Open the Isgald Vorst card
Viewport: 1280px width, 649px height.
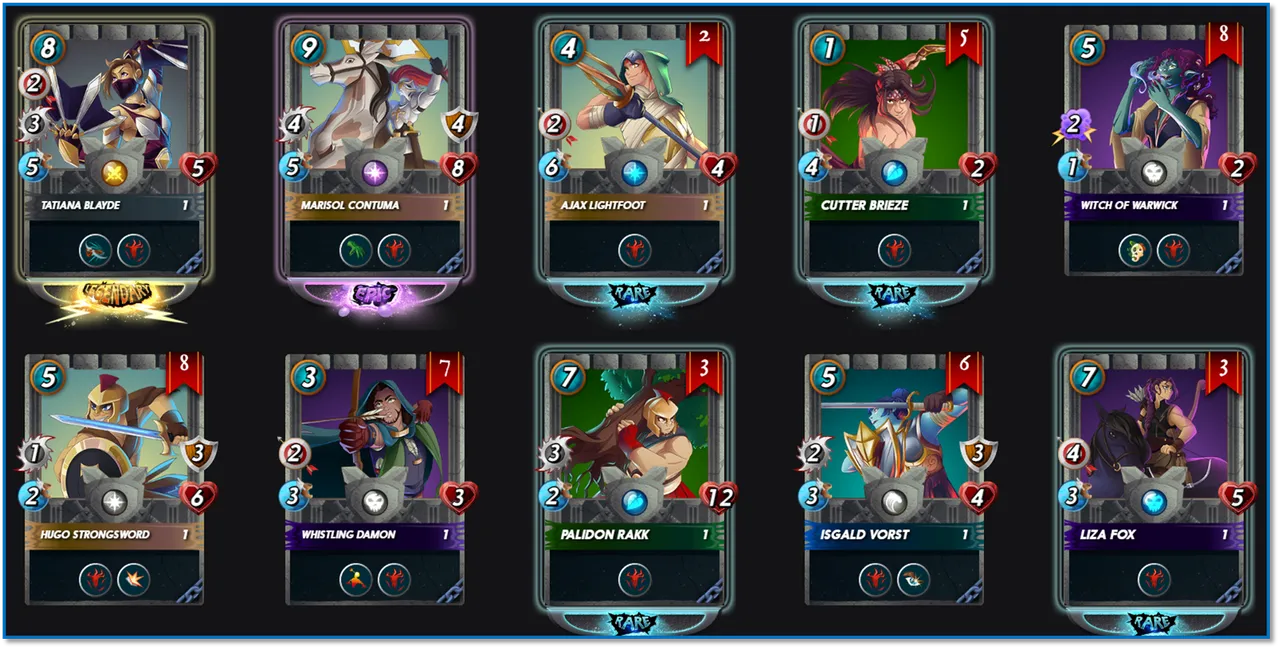tap(894, 480)
